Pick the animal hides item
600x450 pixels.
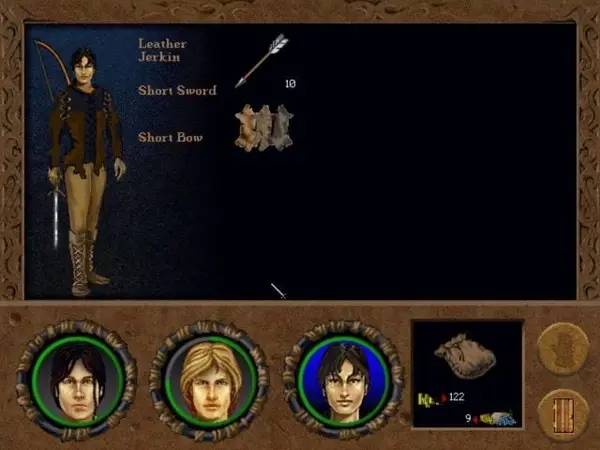click(263, 129)
